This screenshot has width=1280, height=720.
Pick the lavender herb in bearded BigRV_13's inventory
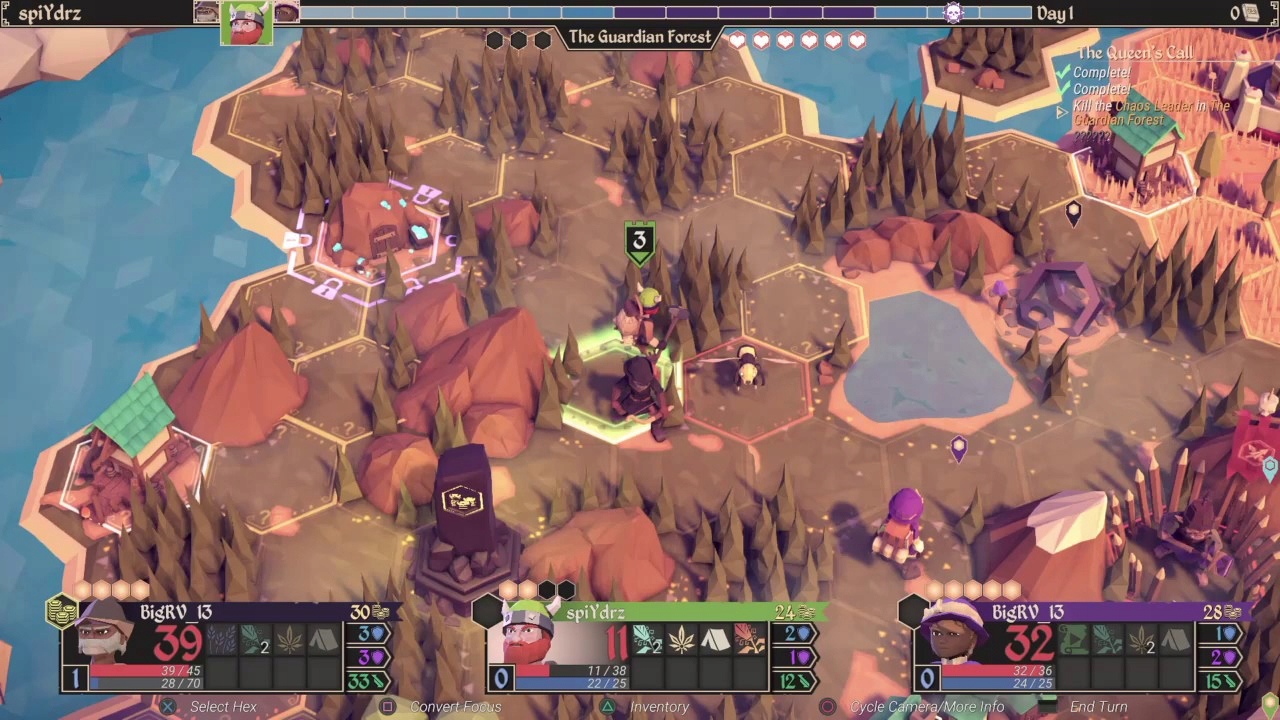[222, 639]
